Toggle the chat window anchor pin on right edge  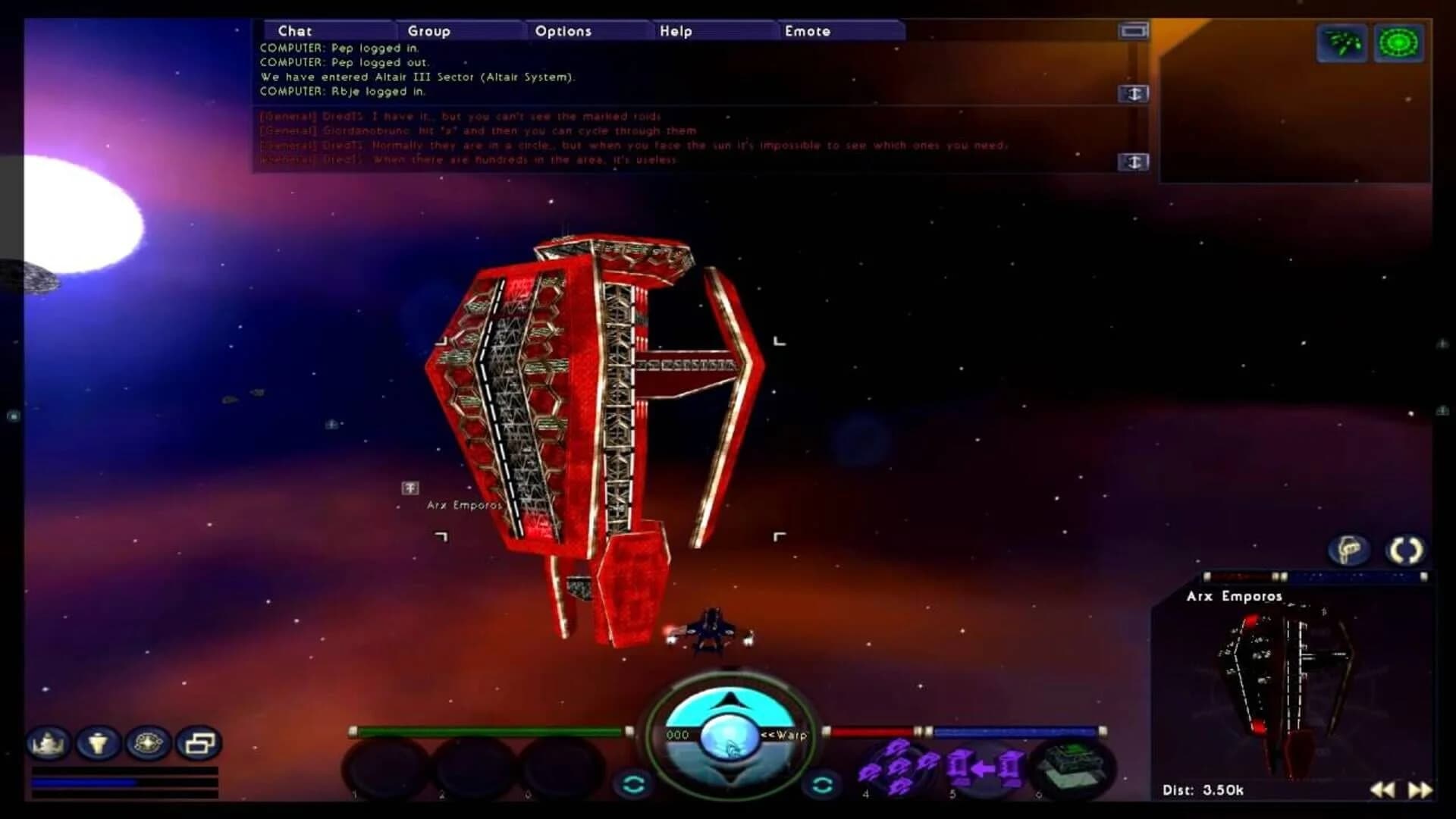[1133, 94]
